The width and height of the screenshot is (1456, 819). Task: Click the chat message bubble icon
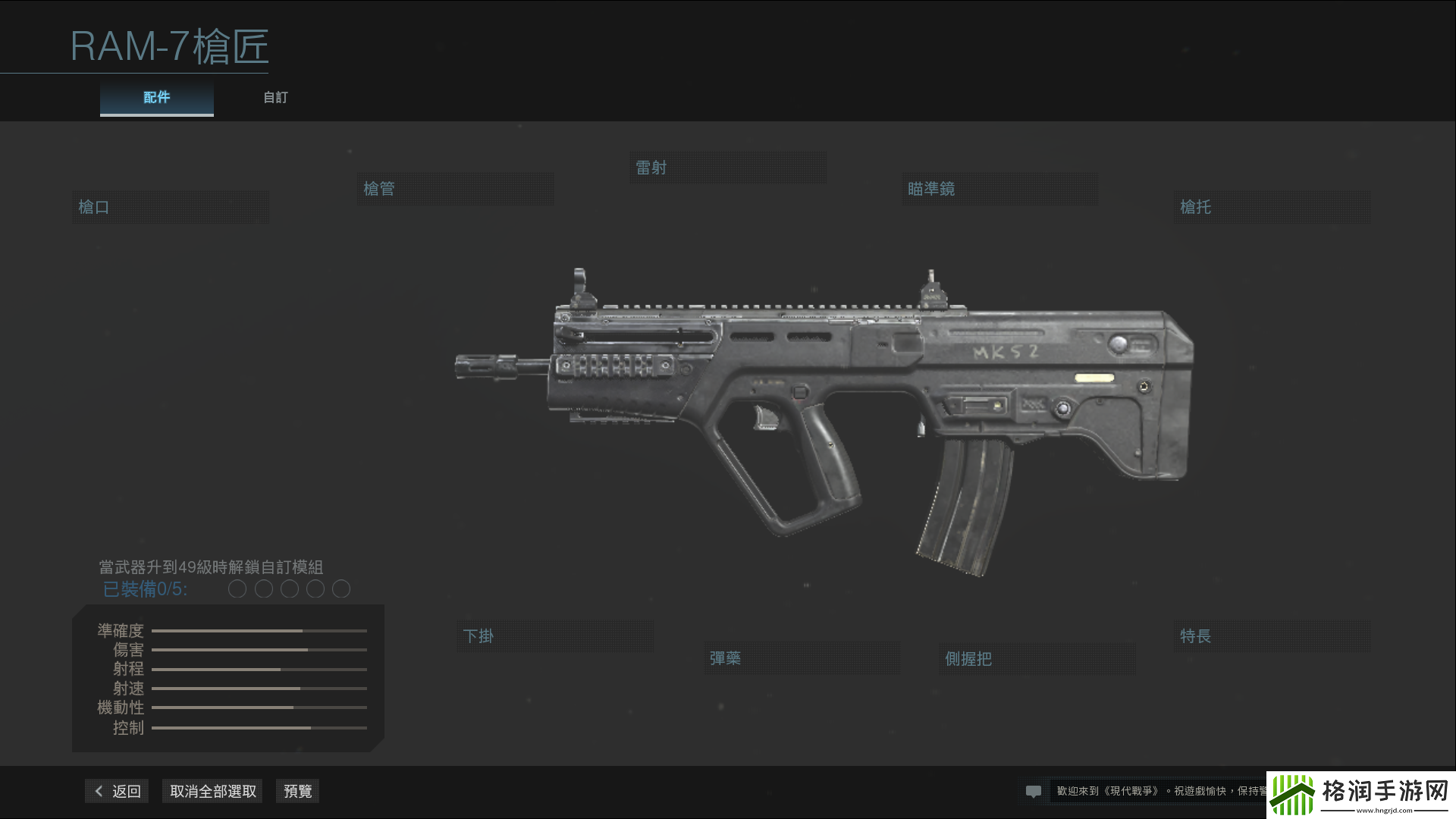click(x=1034, y=790)
